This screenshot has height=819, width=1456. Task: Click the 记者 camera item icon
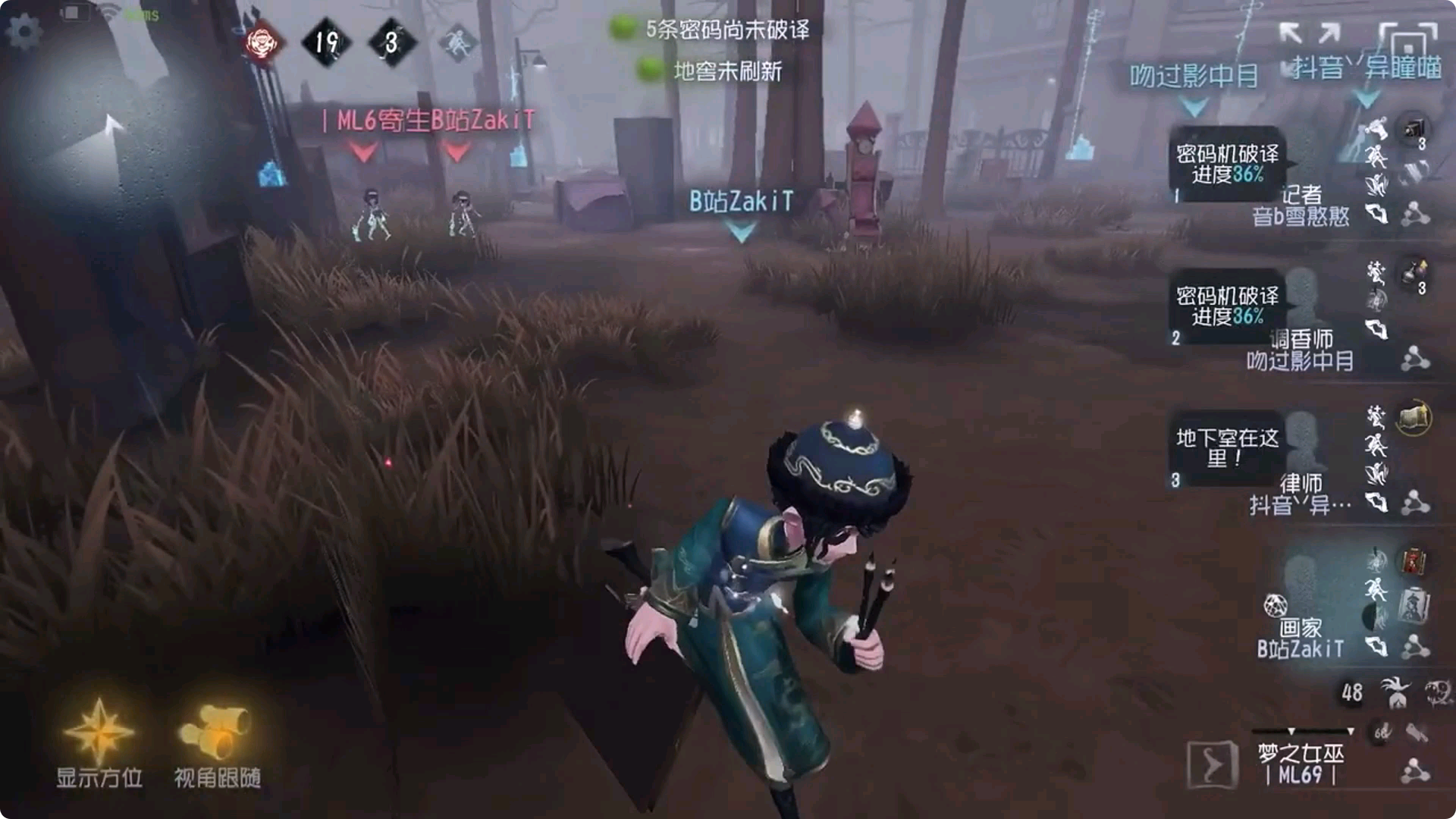coord(1414,130)
